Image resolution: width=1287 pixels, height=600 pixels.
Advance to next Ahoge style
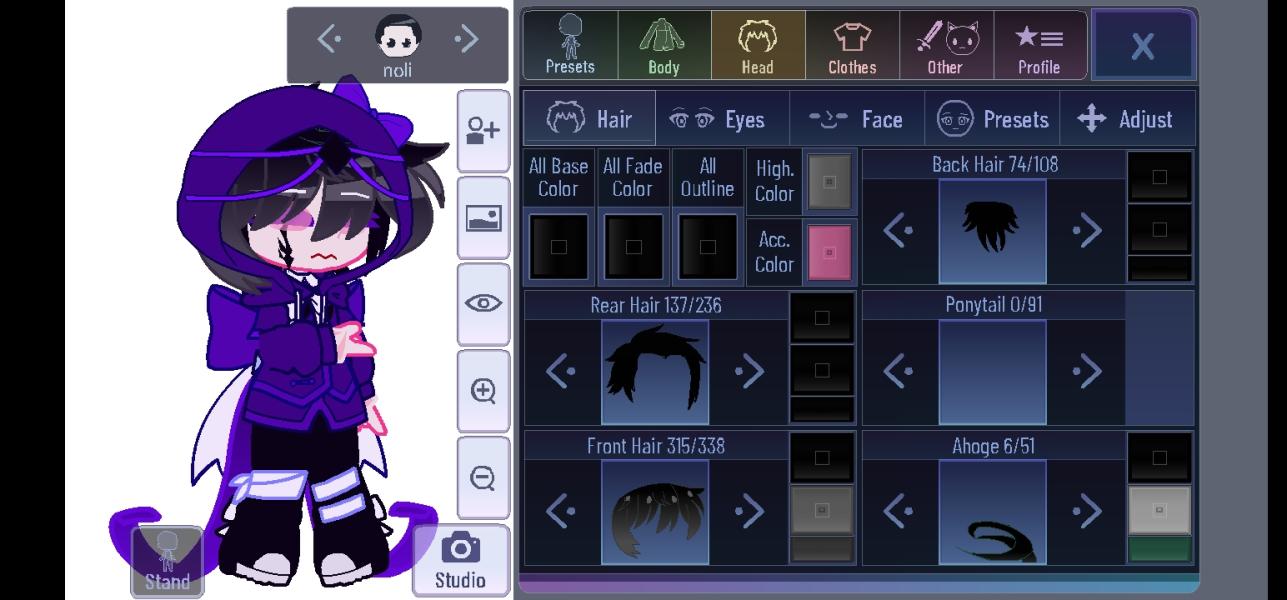1087,512
